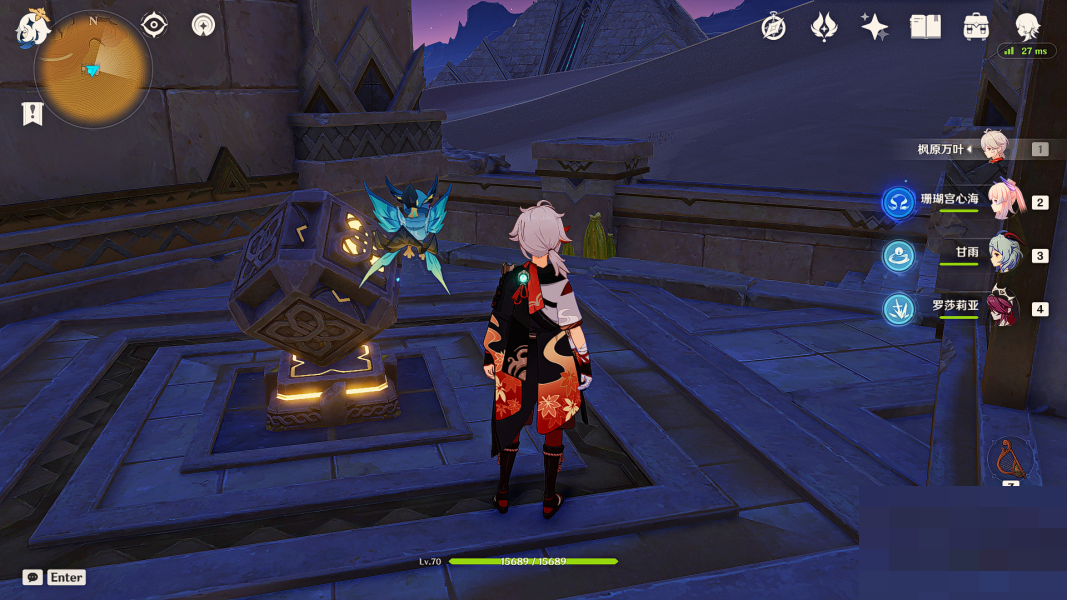Screen dimensions: 1067x600
Task: Open the wish star icon
Action: (x=824, y=27)
